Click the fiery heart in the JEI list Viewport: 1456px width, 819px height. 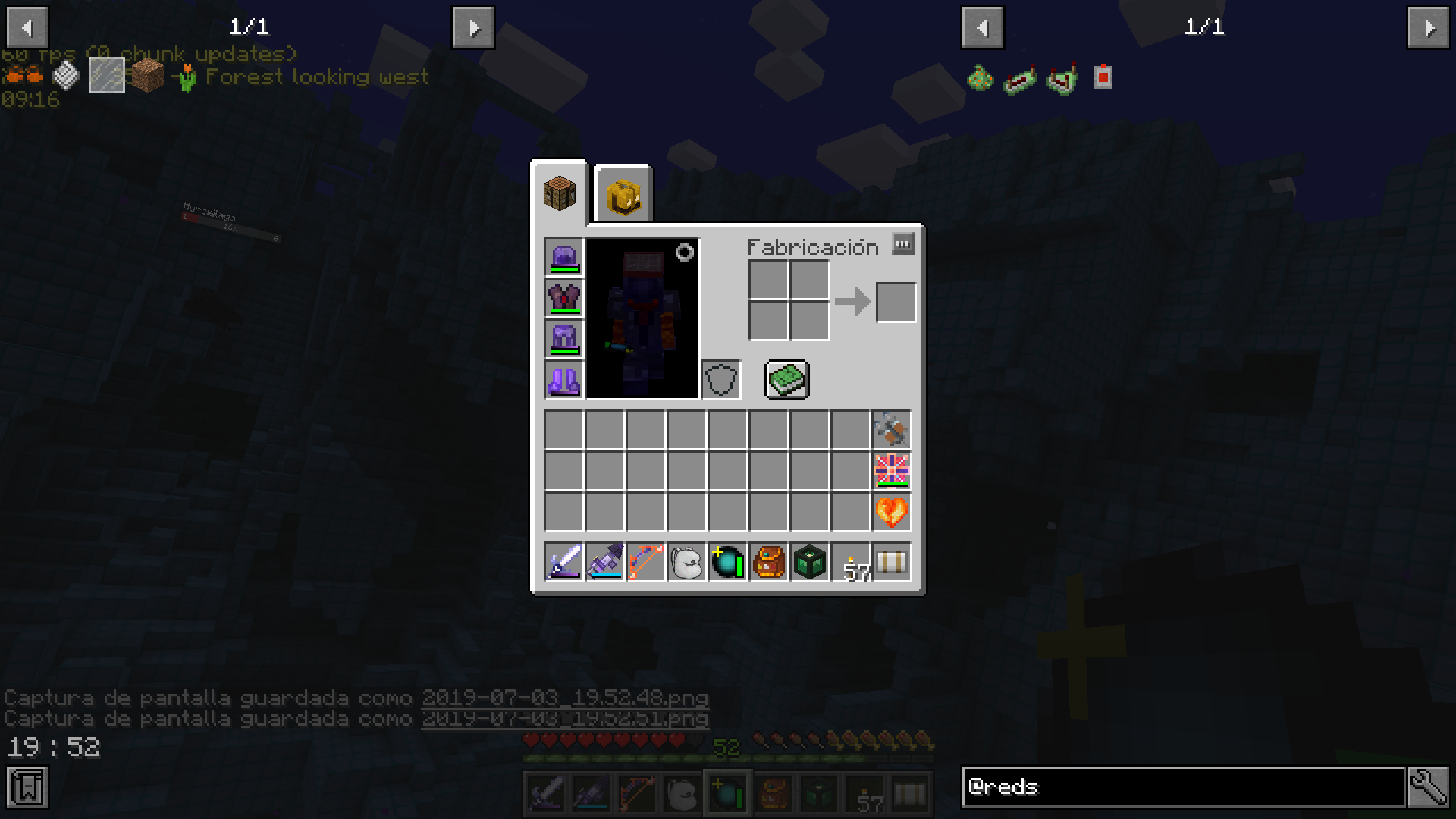pyautogui.click(x=892, y=513)
